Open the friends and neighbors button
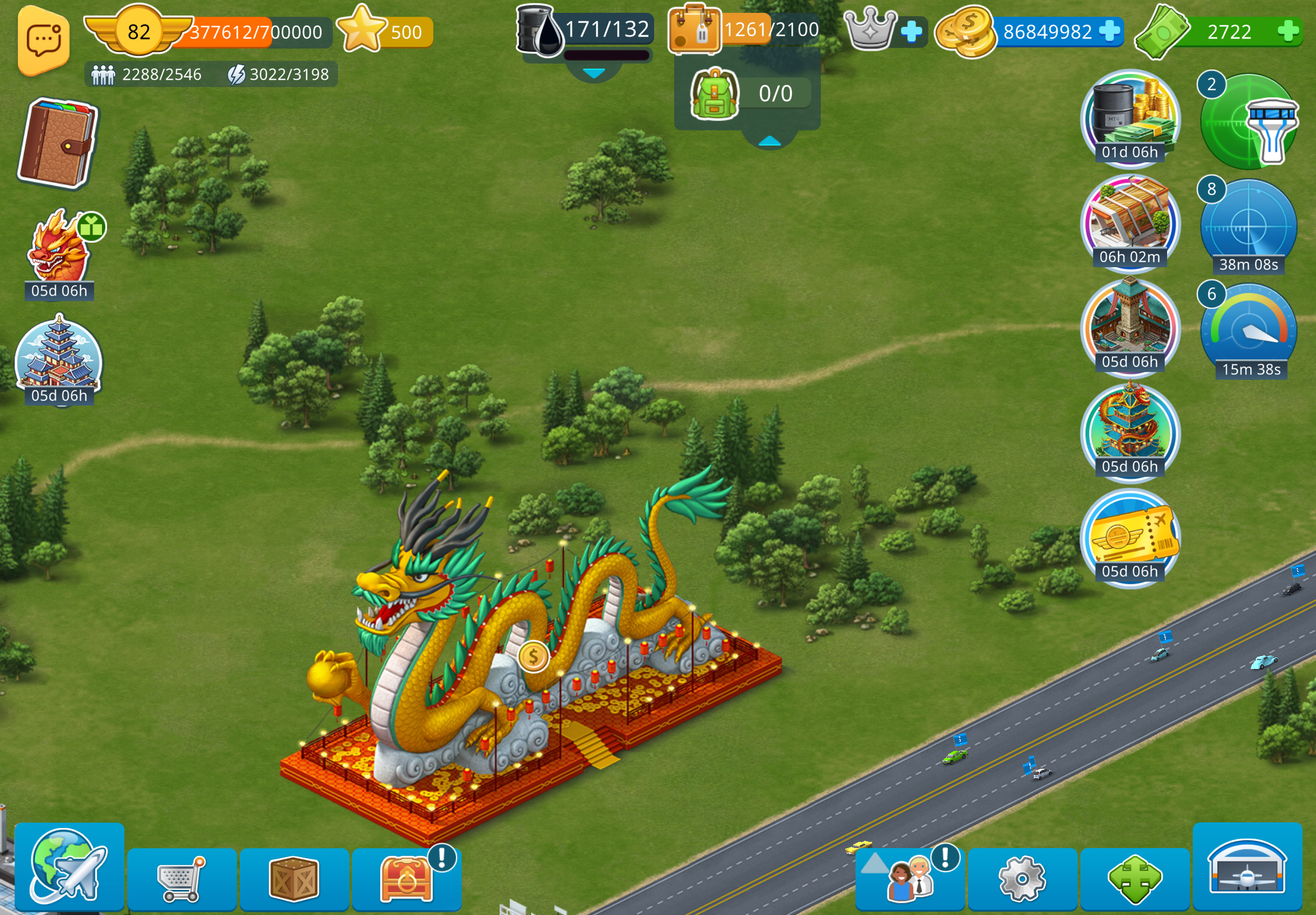 click(910, 878)
